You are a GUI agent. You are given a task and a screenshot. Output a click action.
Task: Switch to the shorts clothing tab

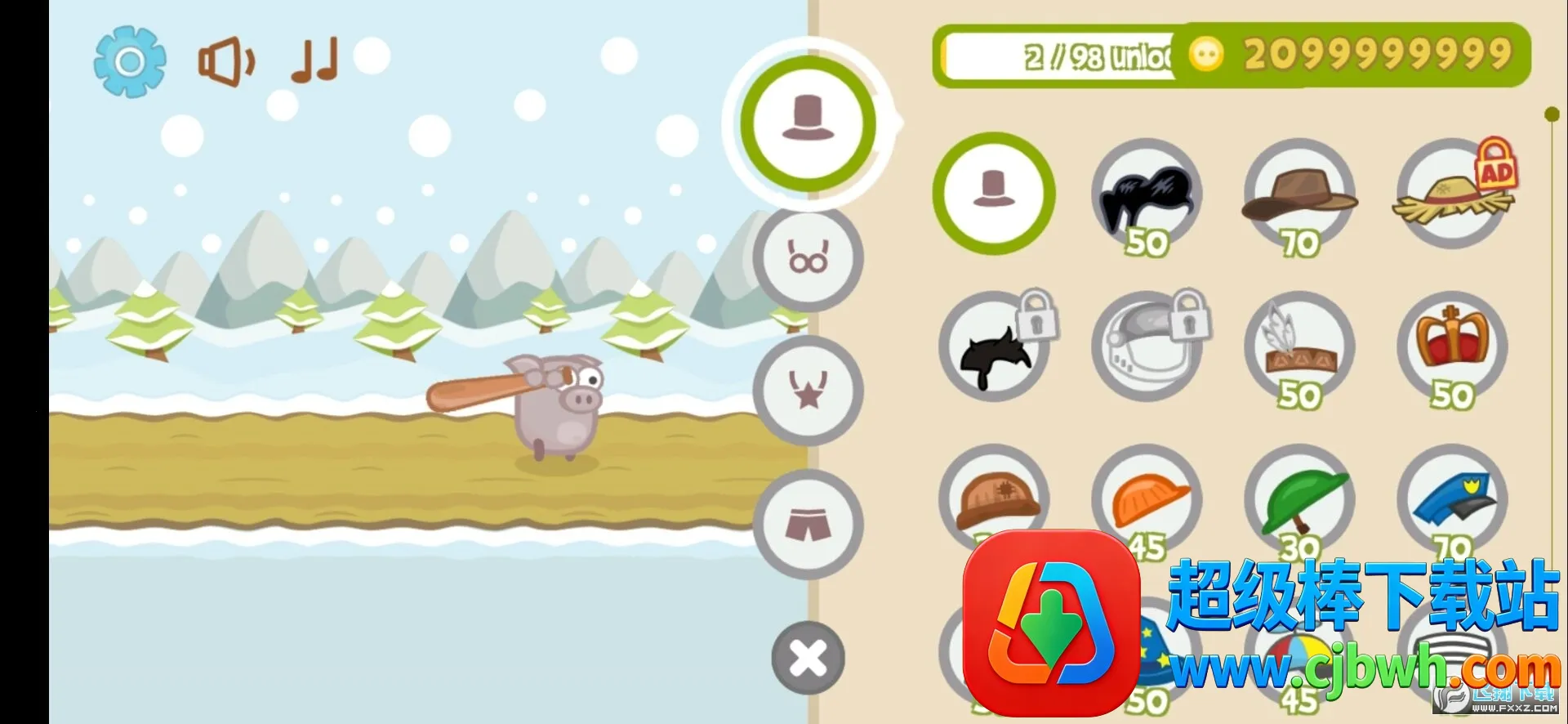click(808, 524)
